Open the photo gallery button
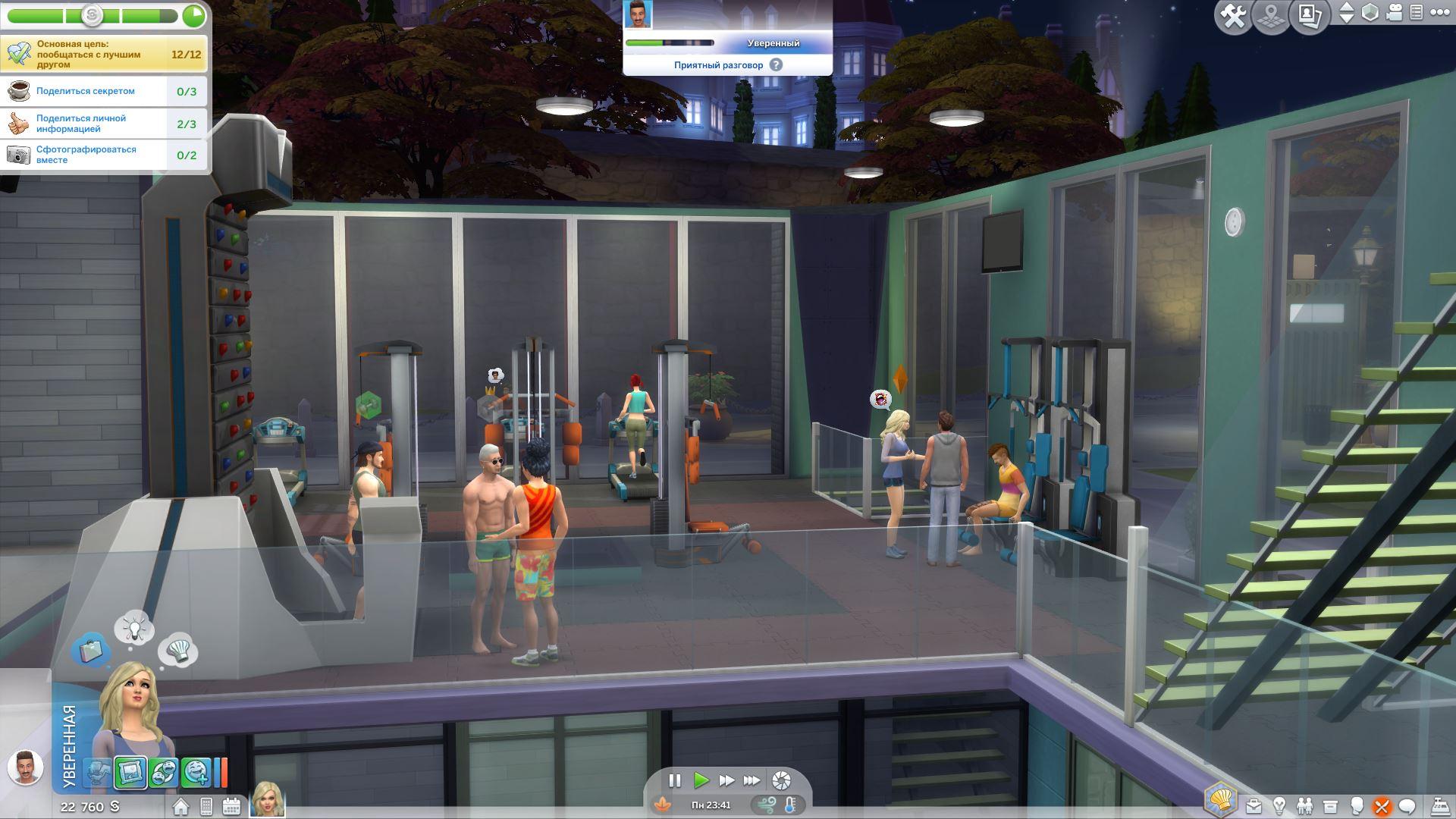Image resolution: width=1456 pixels, height=819 pixels. point(1310,16)
